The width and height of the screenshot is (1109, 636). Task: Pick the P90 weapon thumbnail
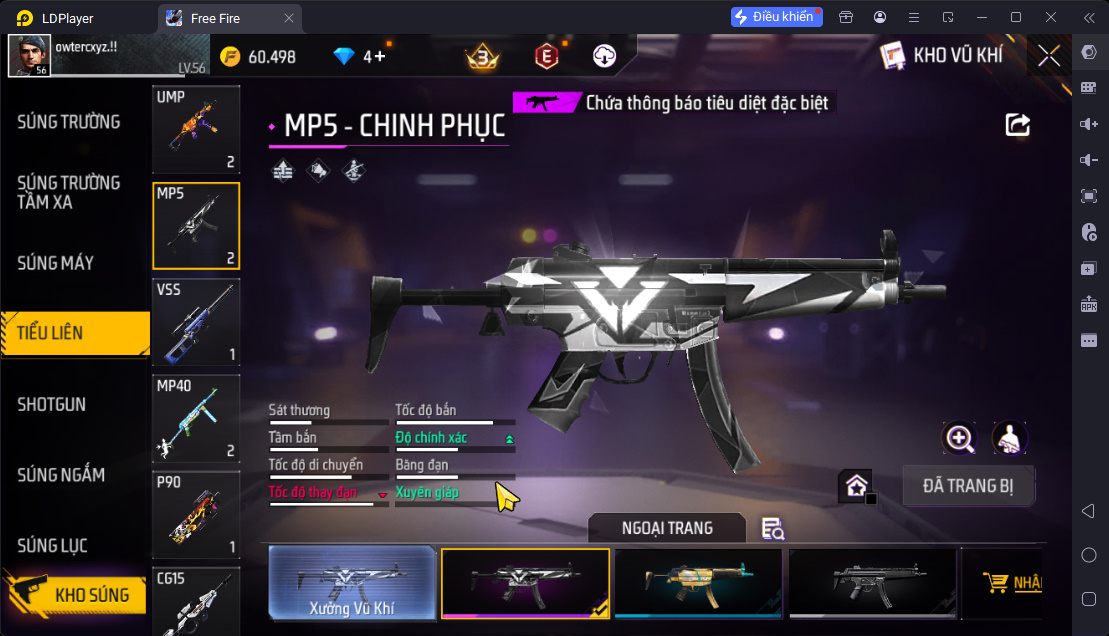pyautogui.click(x=196, y=514)
